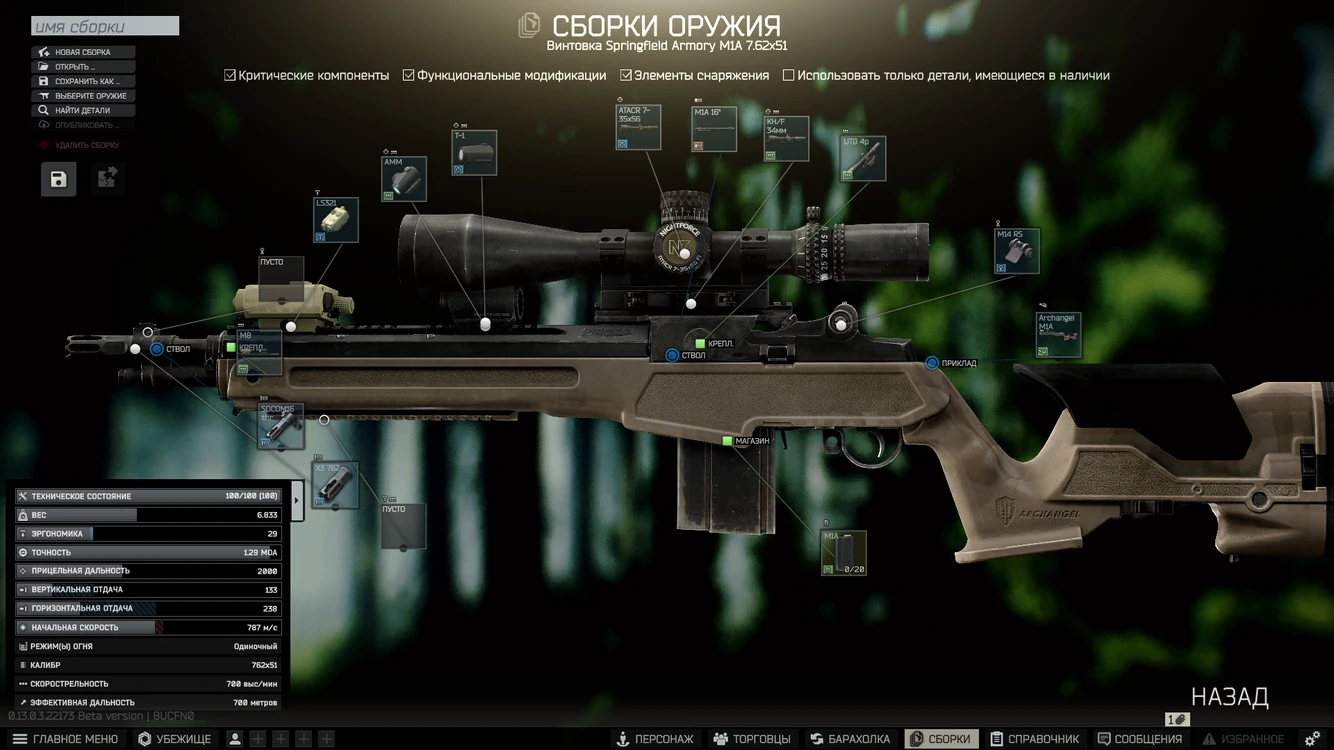Select the SOCOM16 barrel part icon
The image size is (1334, 750).
point(281,426)
